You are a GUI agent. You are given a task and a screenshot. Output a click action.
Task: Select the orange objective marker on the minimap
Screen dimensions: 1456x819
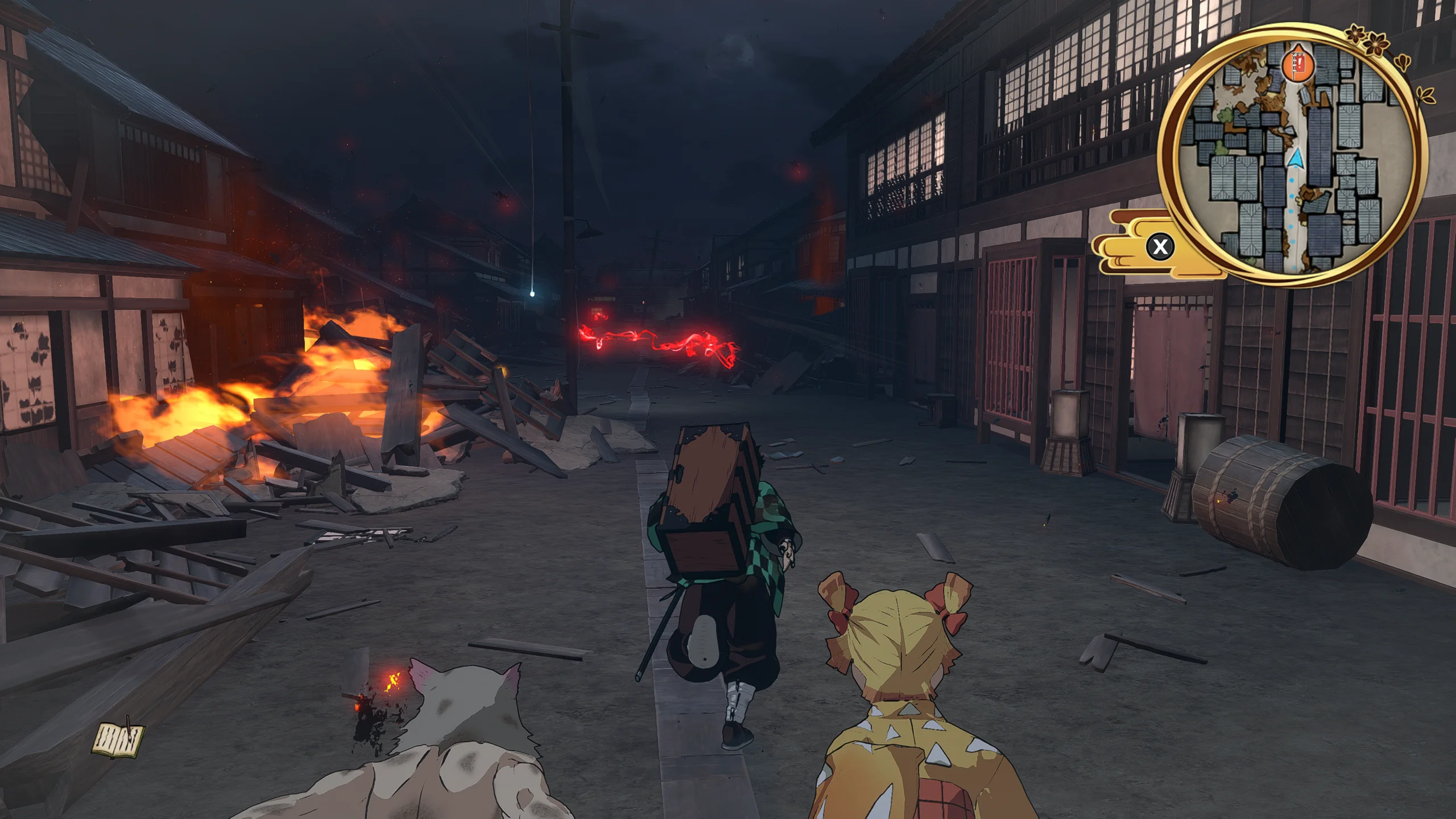pyautogui.click(x=1297, y=64)
